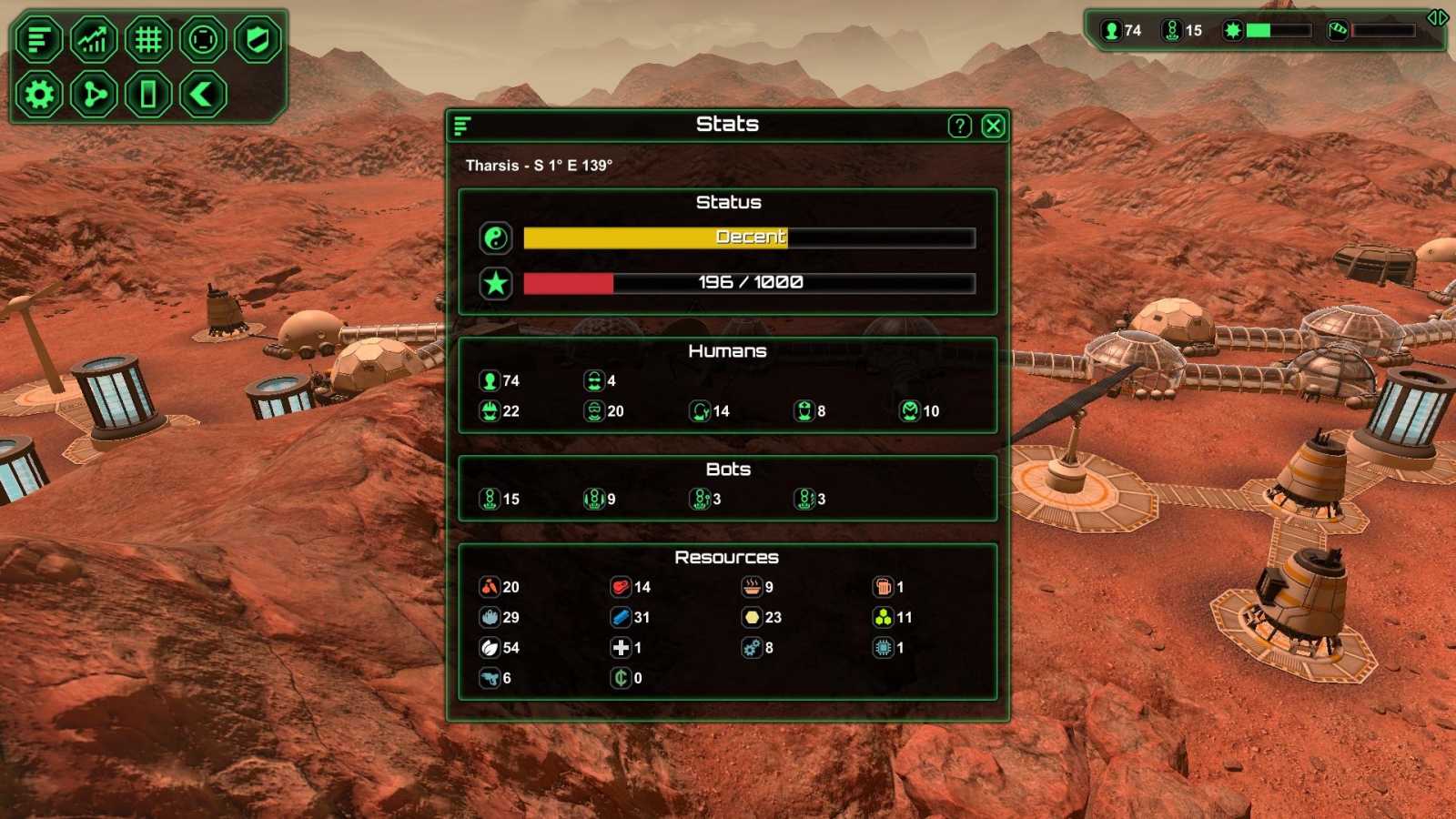Click the beer mug resource icon
1456x819 pixels.
tap(882, 587)
